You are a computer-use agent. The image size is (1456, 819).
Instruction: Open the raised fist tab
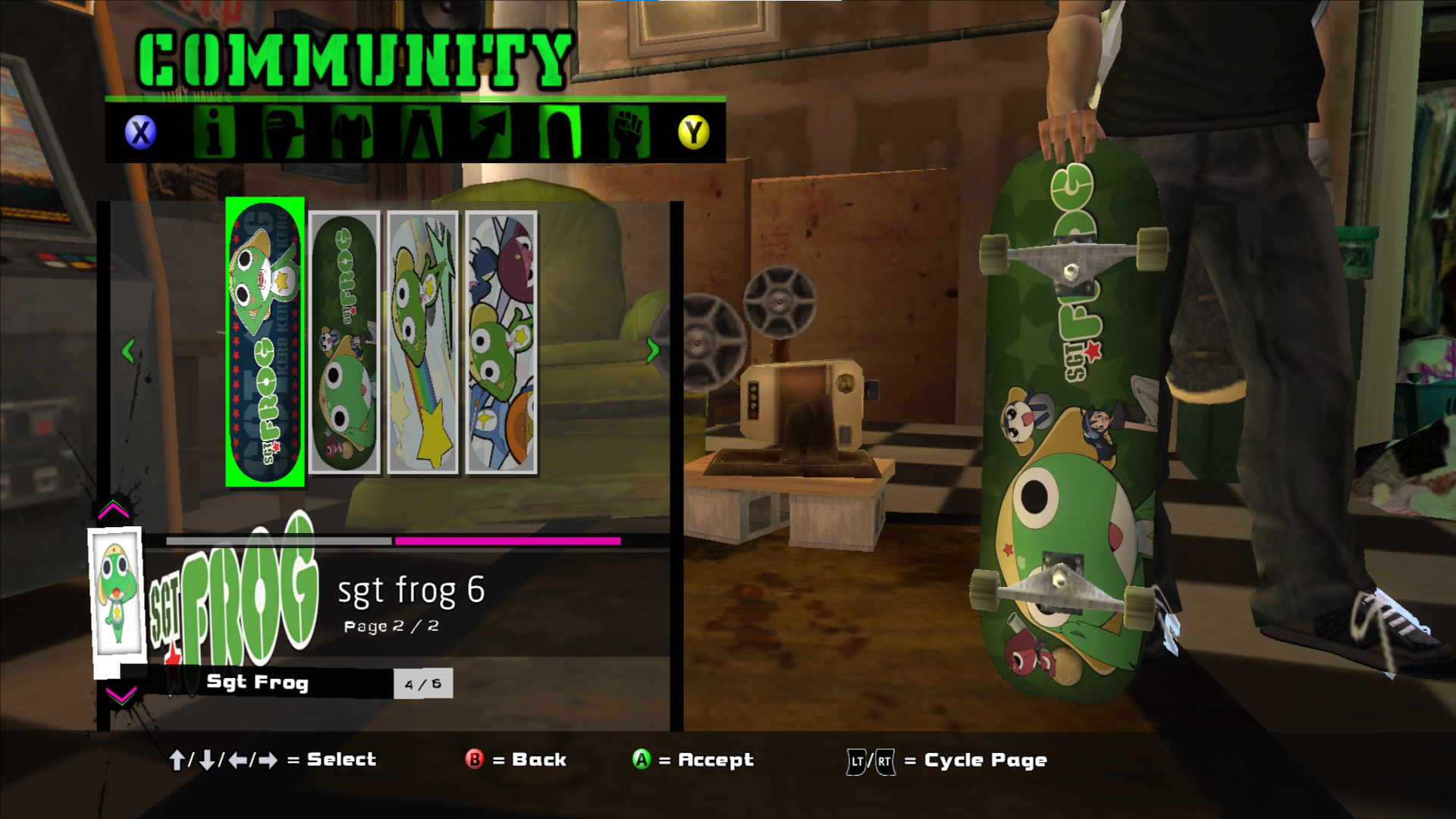(629, 133)
